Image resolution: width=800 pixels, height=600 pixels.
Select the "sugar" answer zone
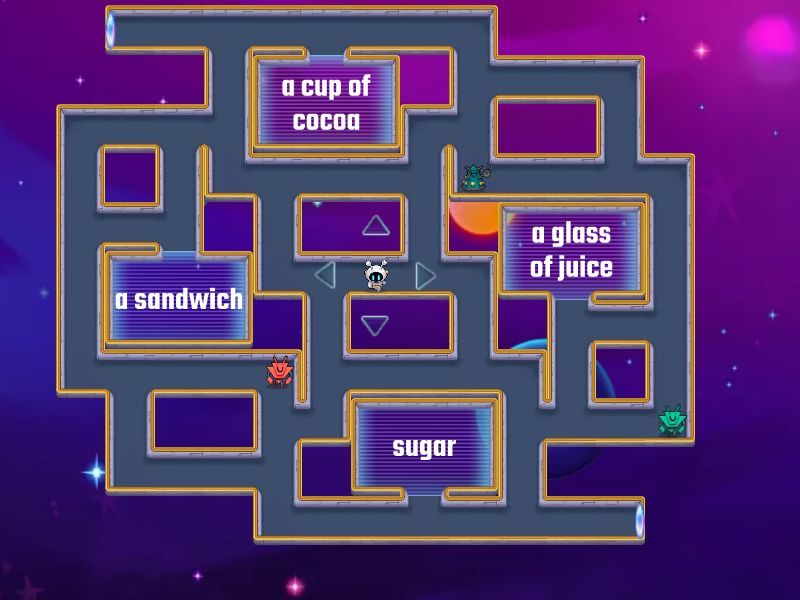pos(424,446)
